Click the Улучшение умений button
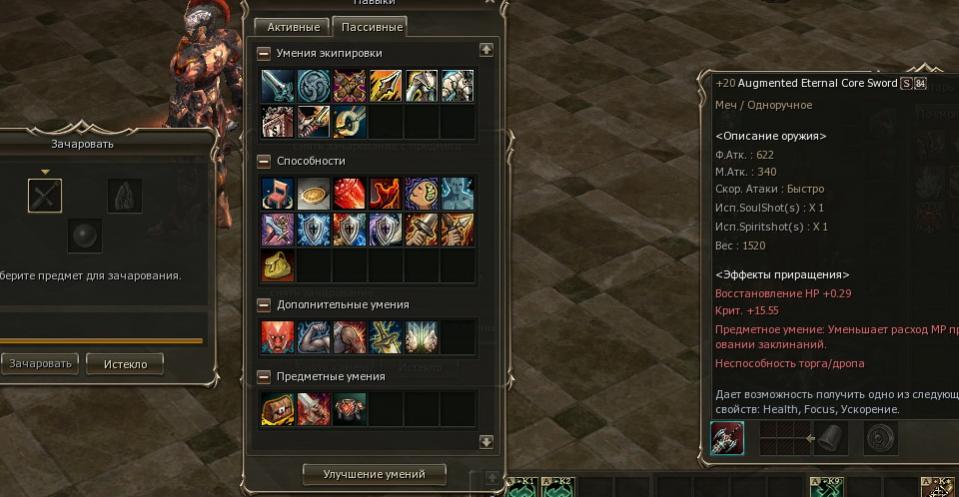959x497 pixels. pos(374,473)
